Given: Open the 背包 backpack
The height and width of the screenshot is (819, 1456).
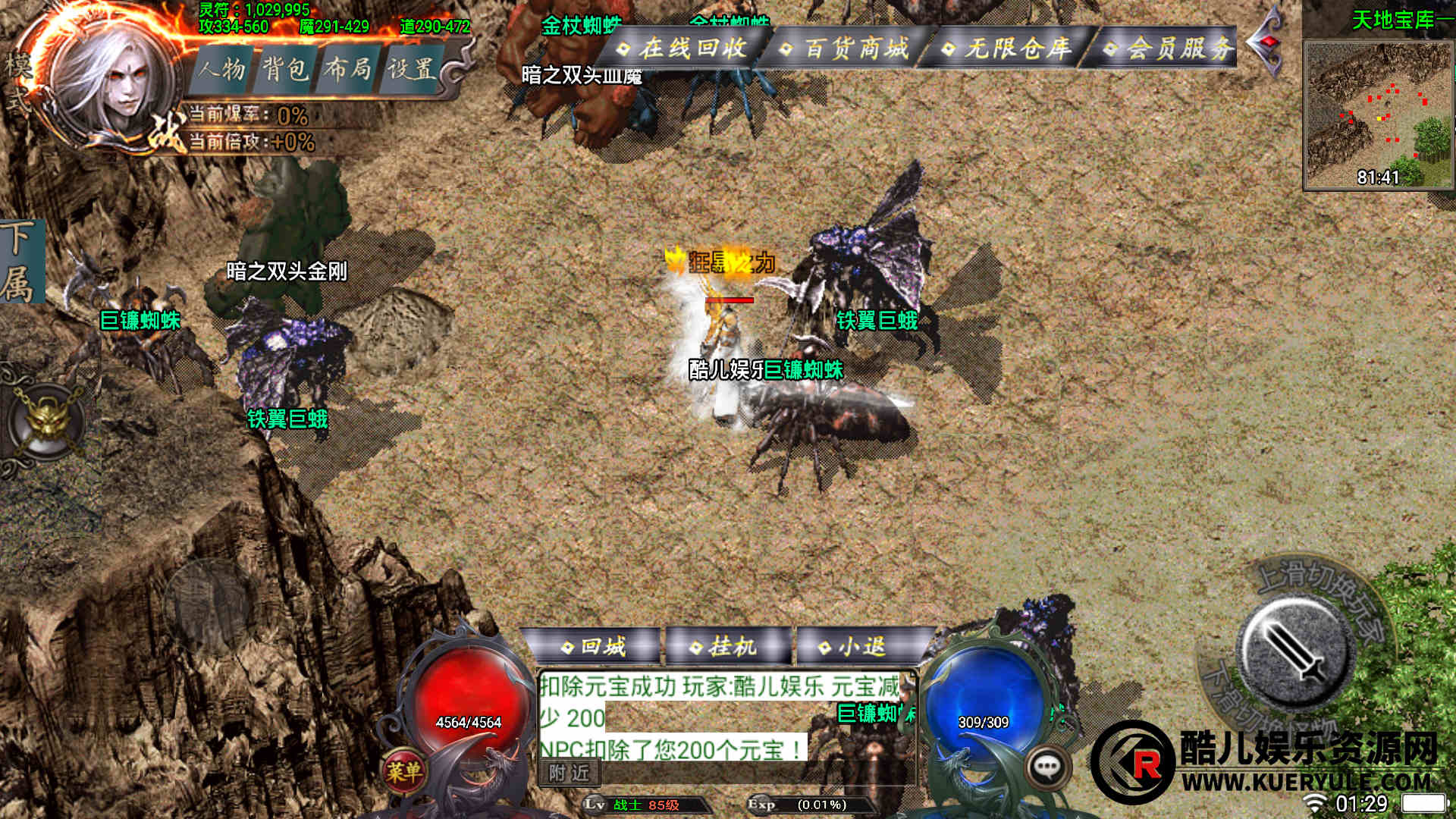Looking at the screenshot, I should point(285,70).
